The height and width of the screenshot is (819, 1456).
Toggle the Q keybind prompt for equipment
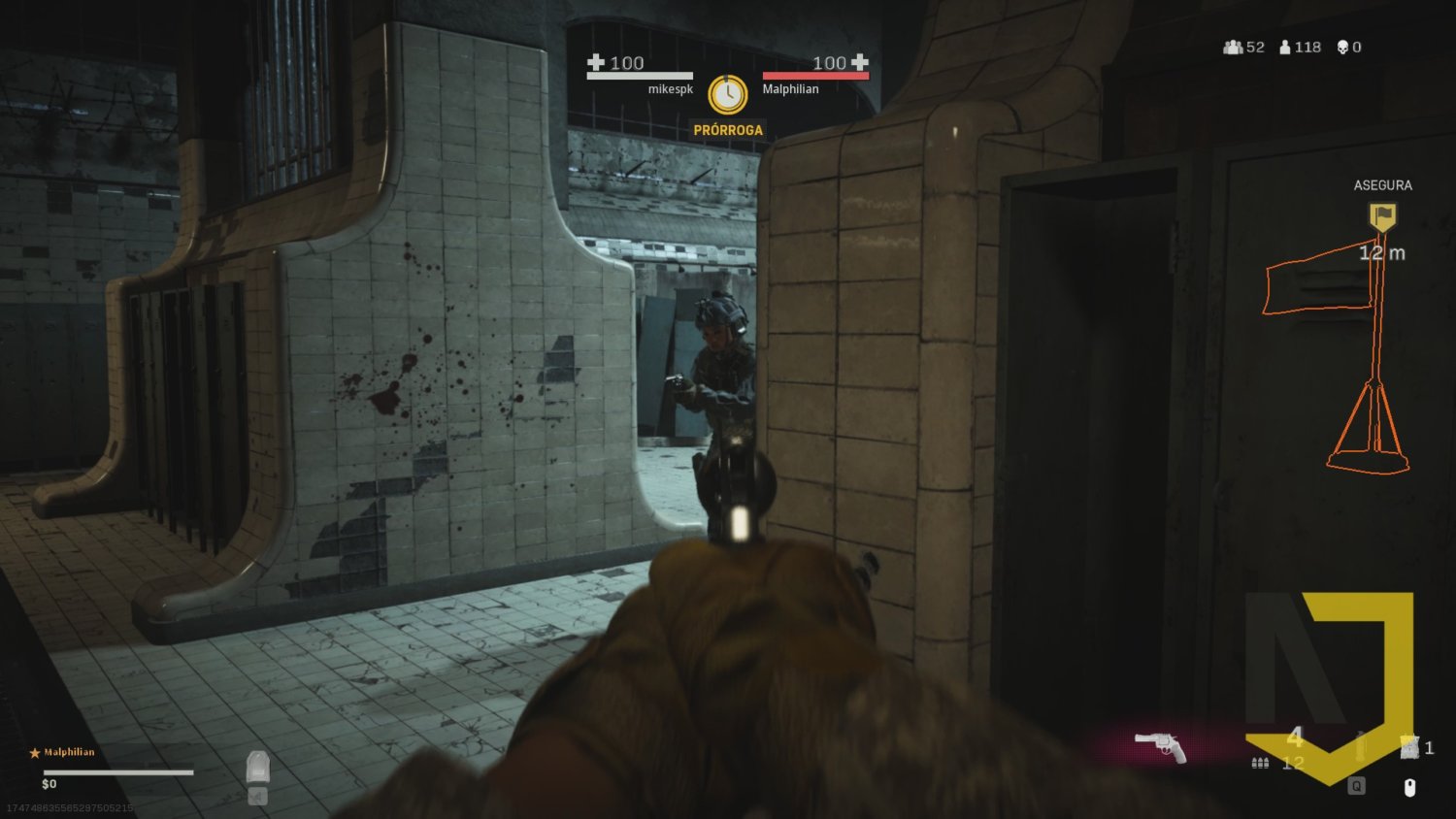point(1356,786)
